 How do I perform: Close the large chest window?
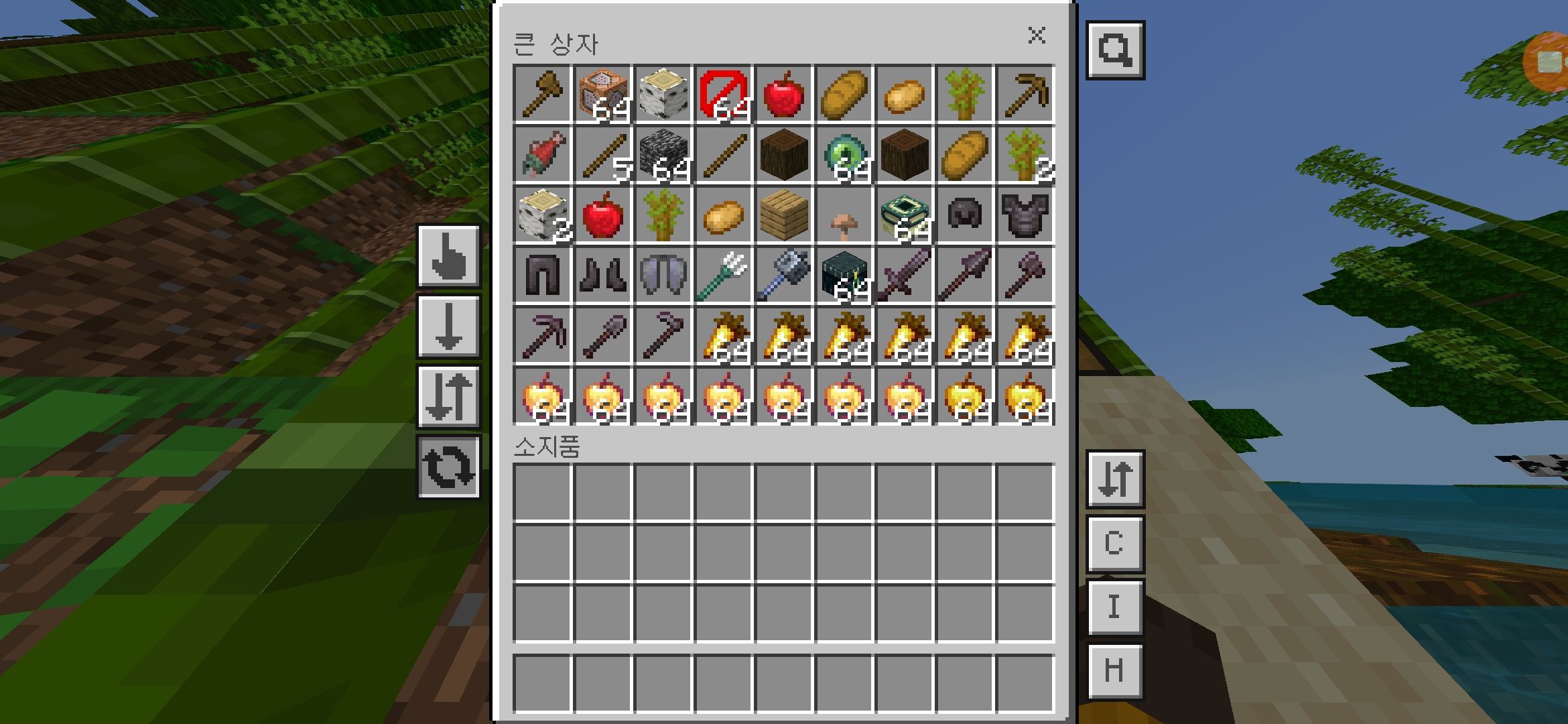pyautogui.click(x=1037, y=36)
